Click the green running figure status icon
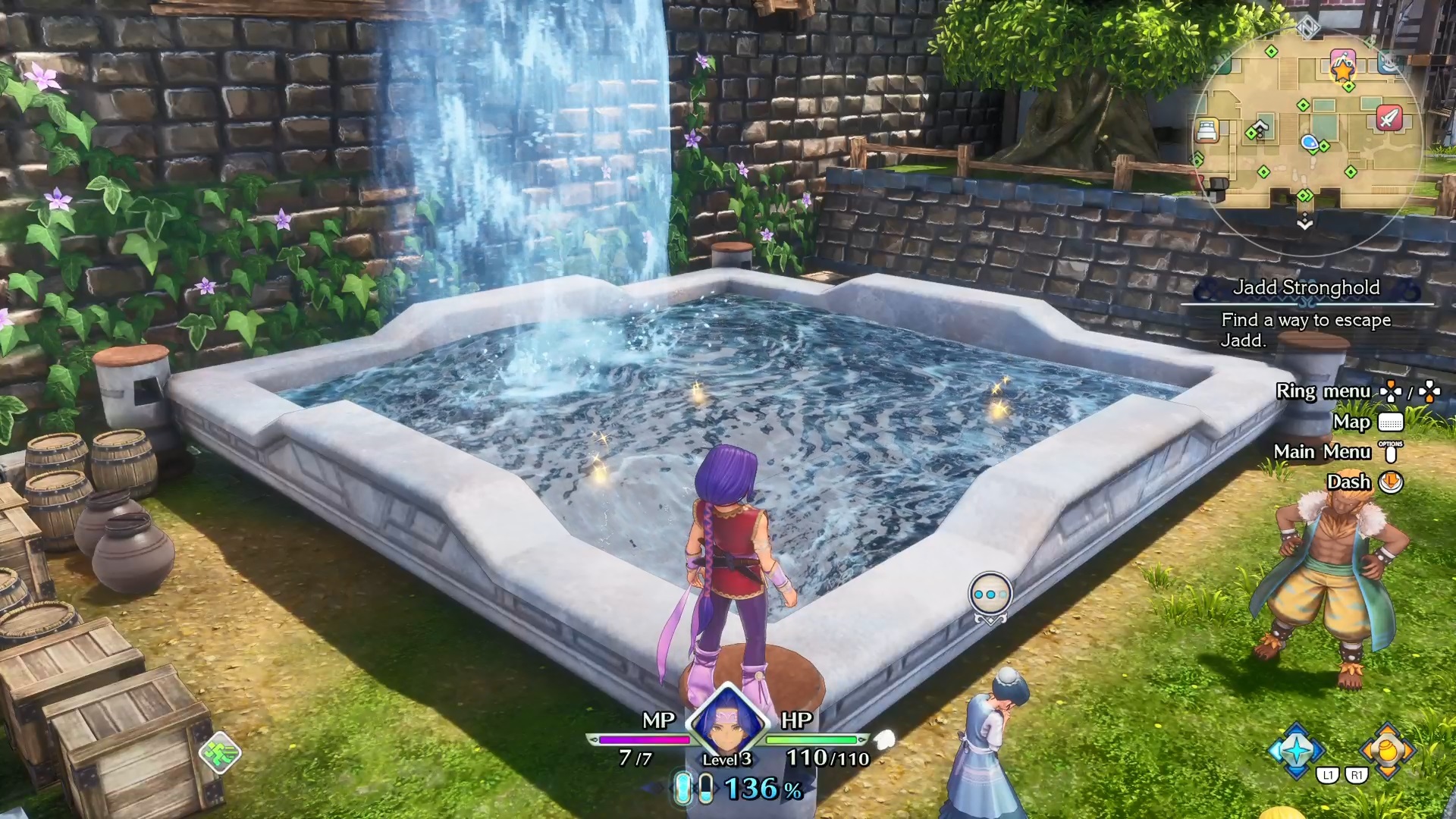Image resolution: width=1456 pixels, height=819 pixels. tap(220, 753)
